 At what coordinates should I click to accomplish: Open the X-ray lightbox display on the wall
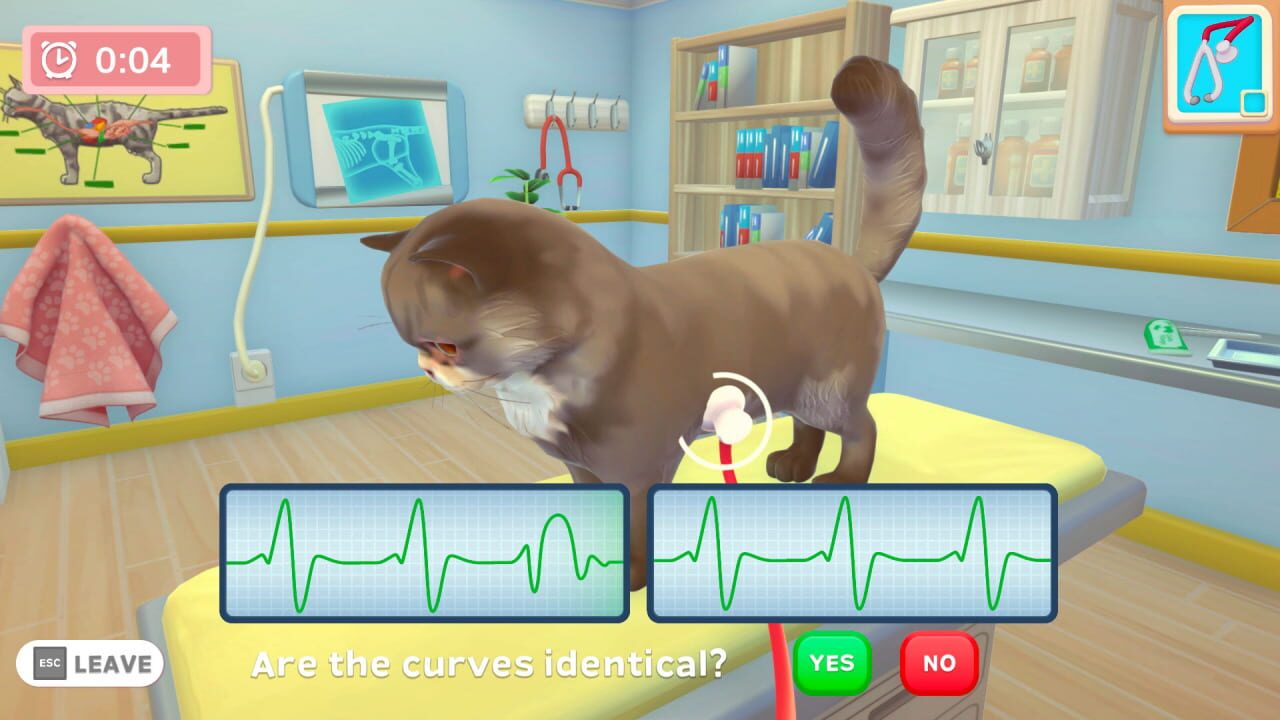378,140
